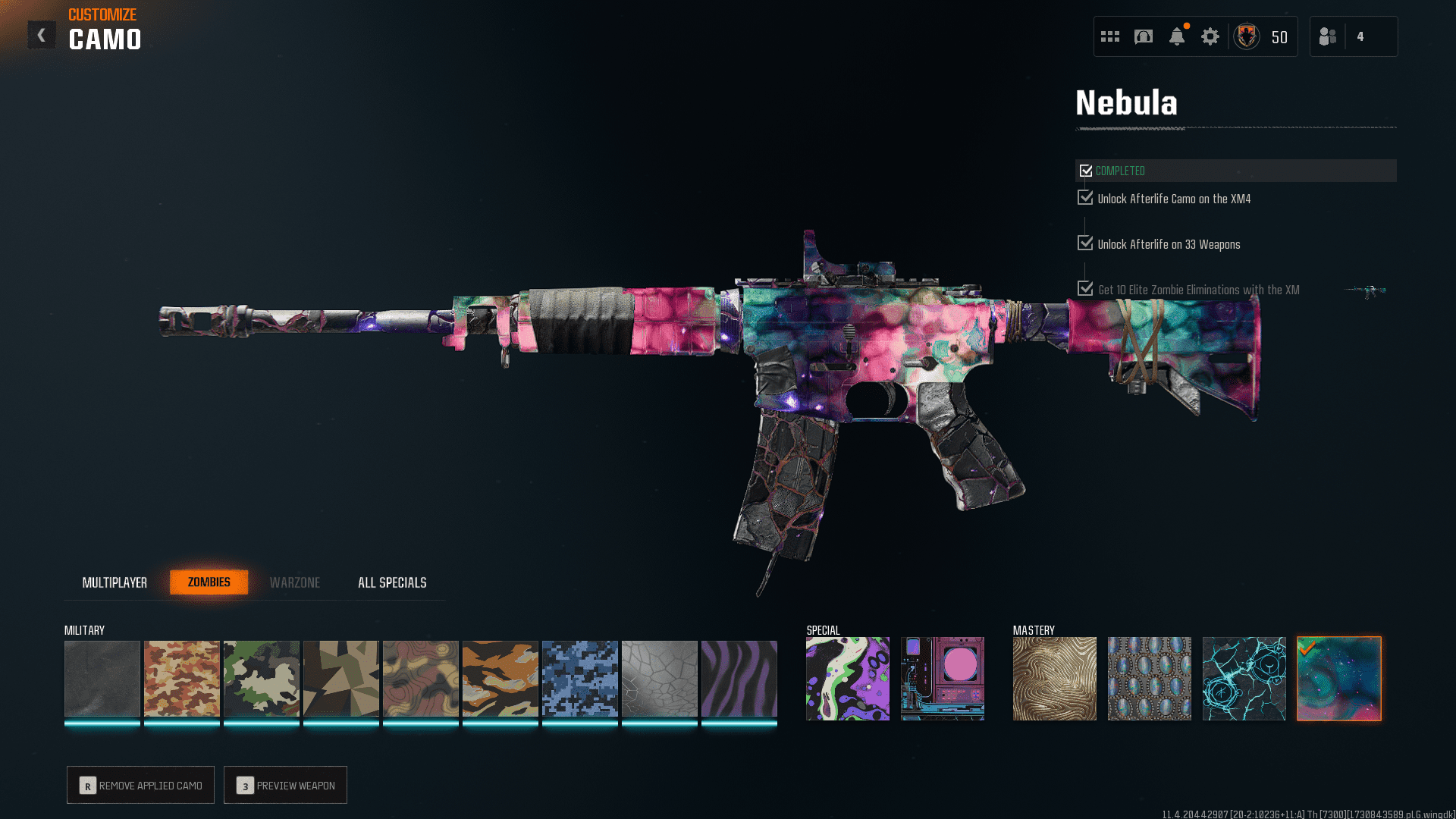The height and width of the screenshot is (819, 1456).
Task: Choose the orange-brown woodland camo swatch
Action: pyautogui.click(x=182, y=679)
